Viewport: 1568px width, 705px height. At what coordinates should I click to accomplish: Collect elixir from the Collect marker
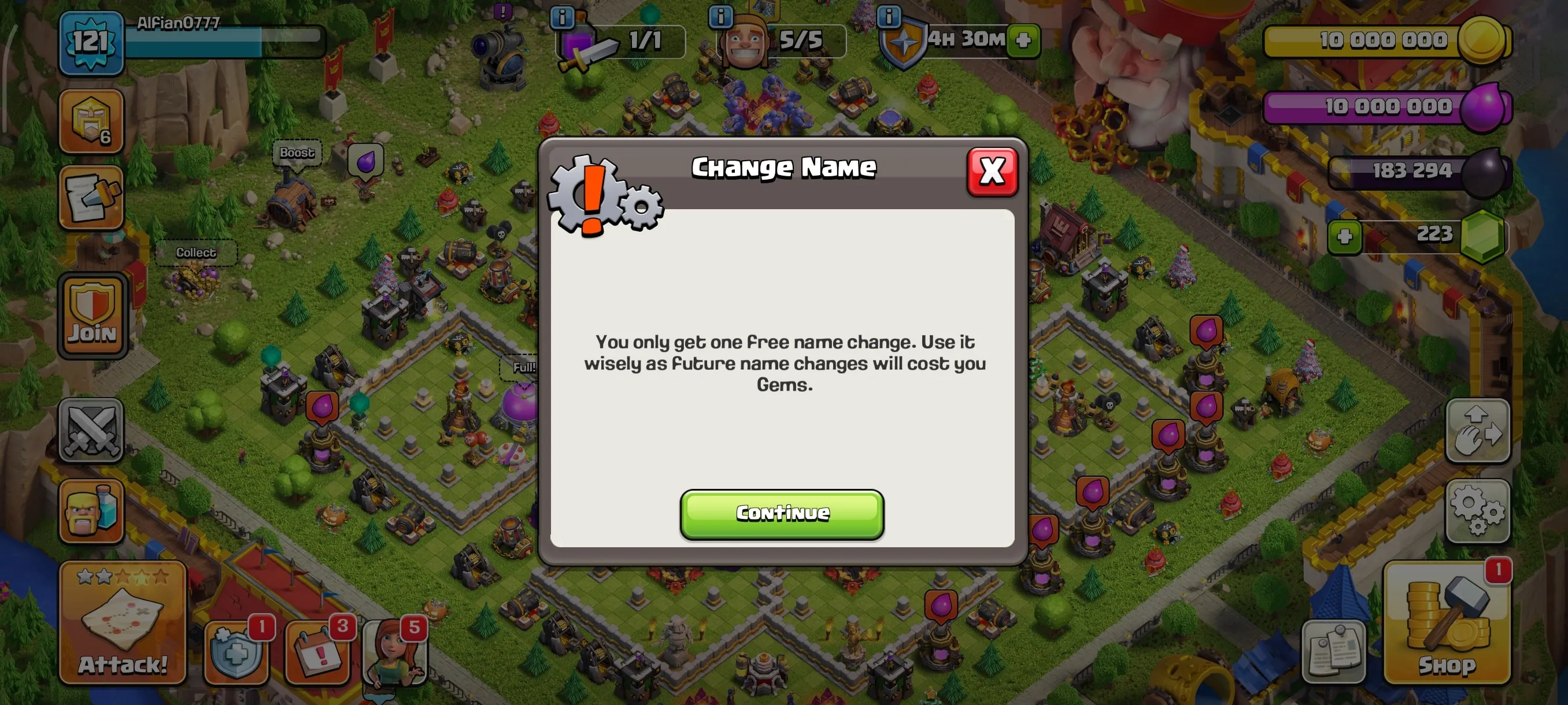[195, 252]
